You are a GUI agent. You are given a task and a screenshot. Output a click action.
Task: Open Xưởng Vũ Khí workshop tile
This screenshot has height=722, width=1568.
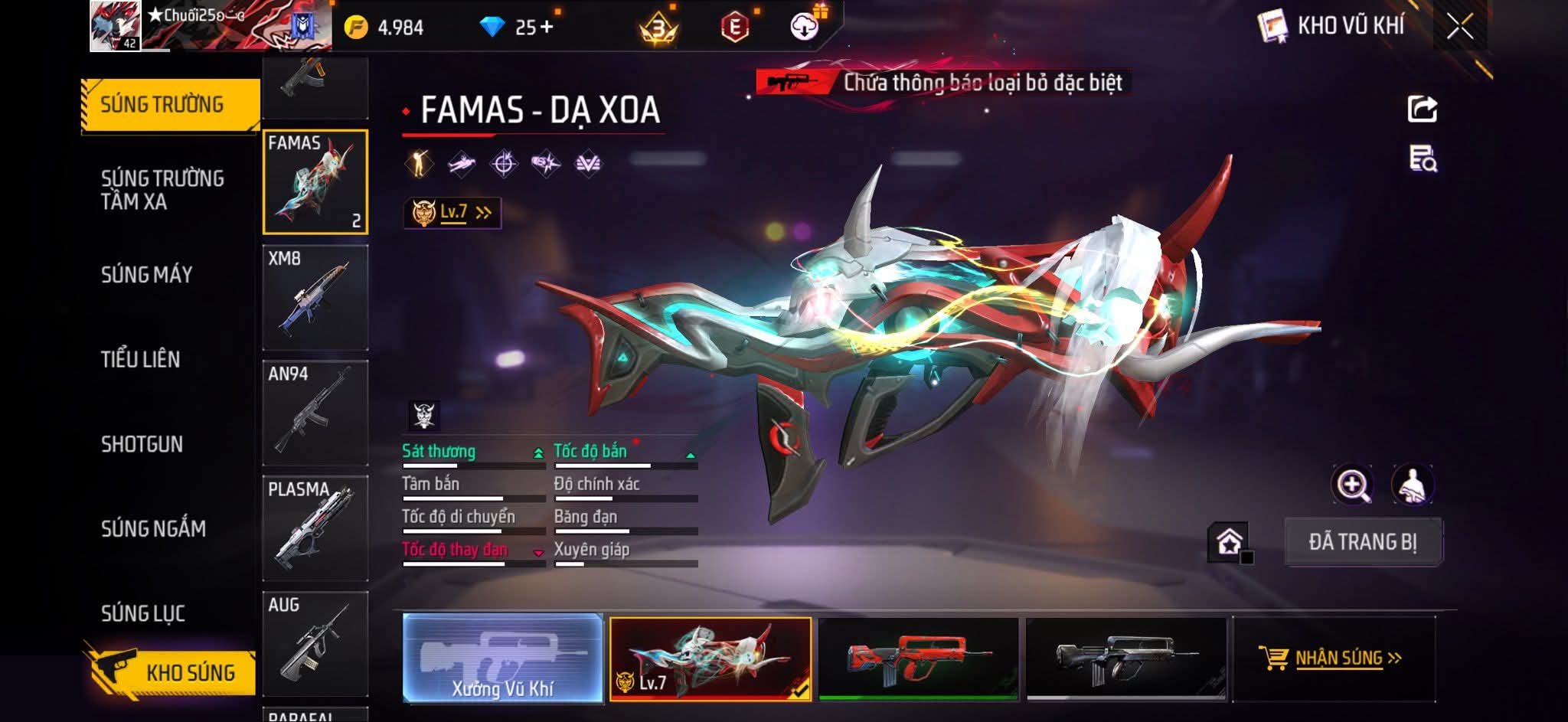pyautogui.click(x=502, y=658)
